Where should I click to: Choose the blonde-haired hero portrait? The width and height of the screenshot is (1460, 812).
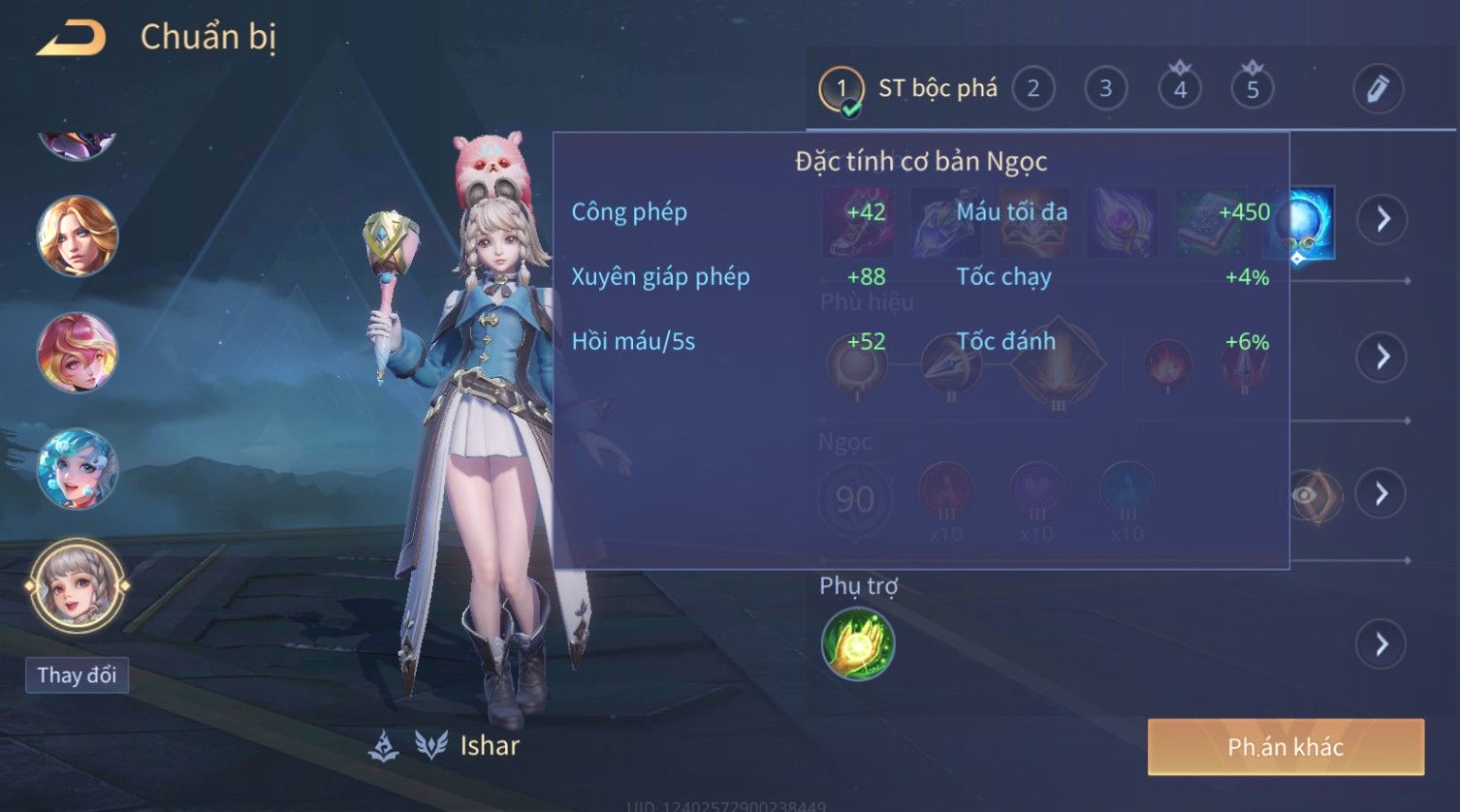click(77, 235)
